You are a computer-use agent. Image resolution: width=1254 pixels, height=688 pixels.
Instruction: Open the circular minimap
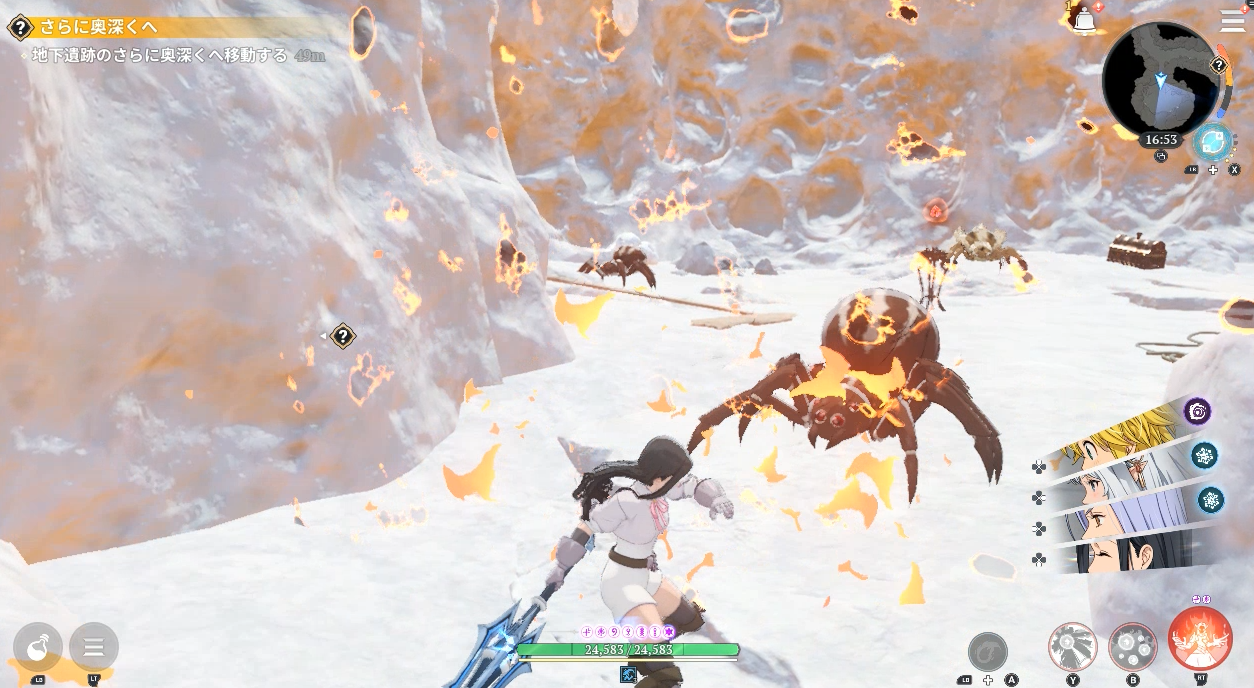(1160, 80)
